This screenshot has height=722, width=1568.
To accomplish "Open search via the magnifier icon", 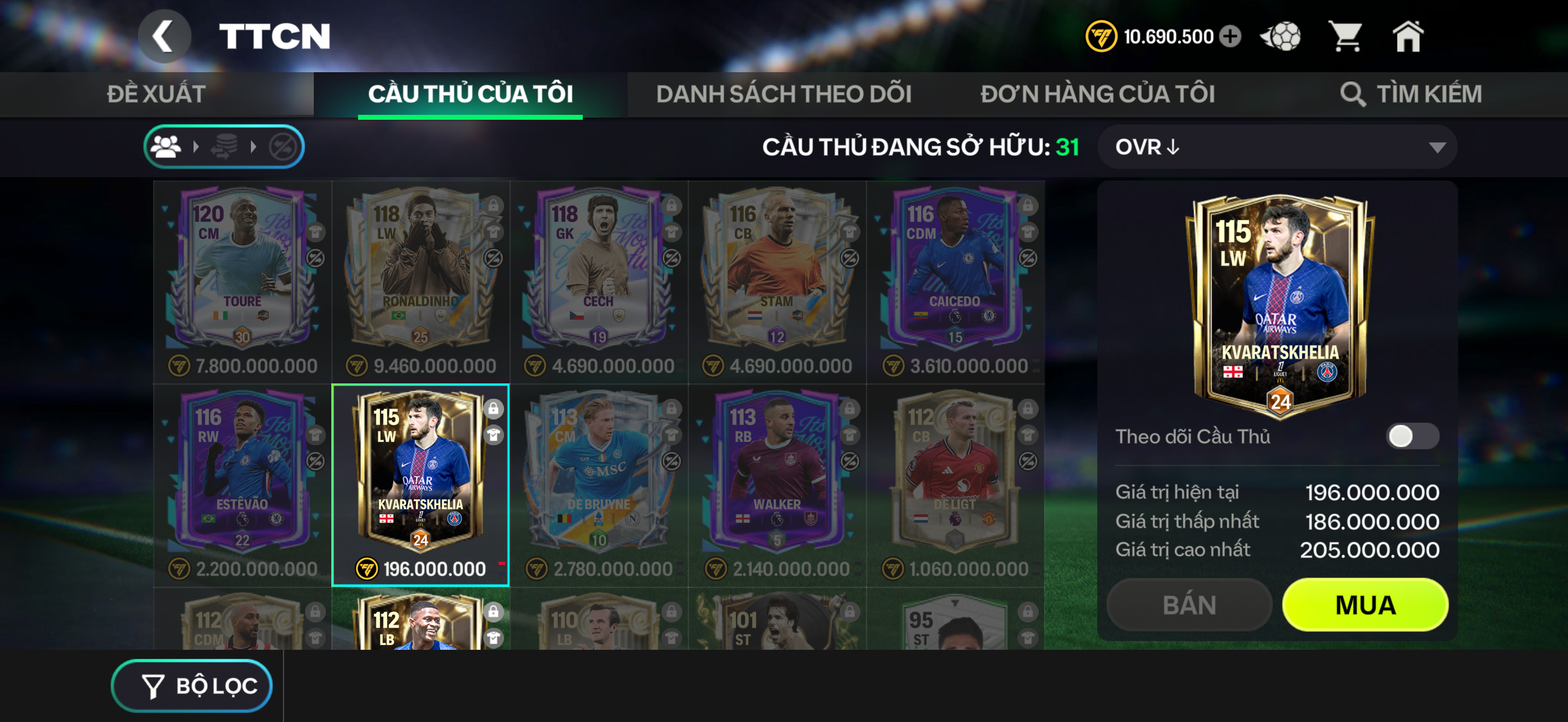I will coord(1353,95).
